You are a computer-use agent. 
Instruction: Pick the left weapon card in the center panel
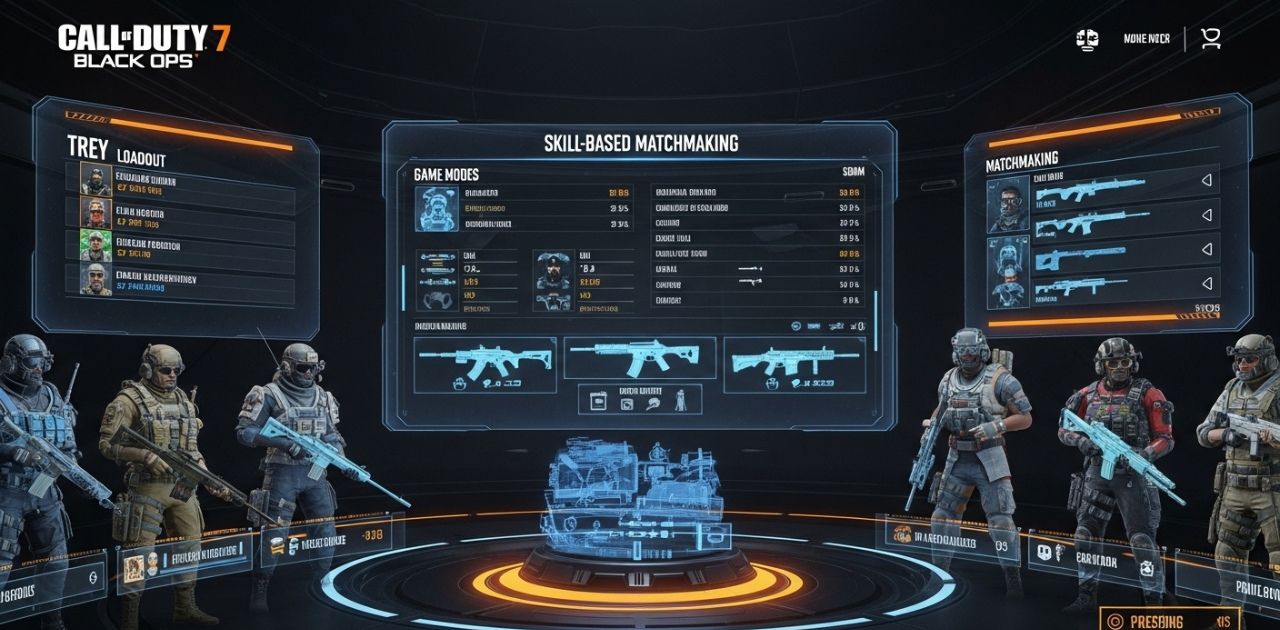click(x=485, y=363)
